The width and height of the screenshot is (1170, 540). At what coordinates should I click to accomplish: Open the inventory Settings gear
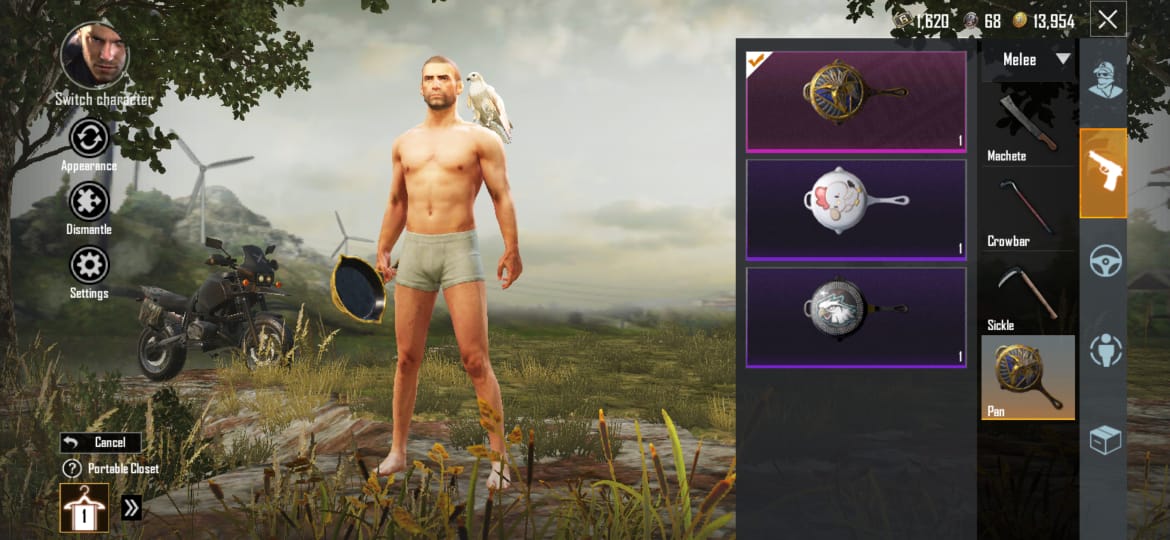pos(89,266)
